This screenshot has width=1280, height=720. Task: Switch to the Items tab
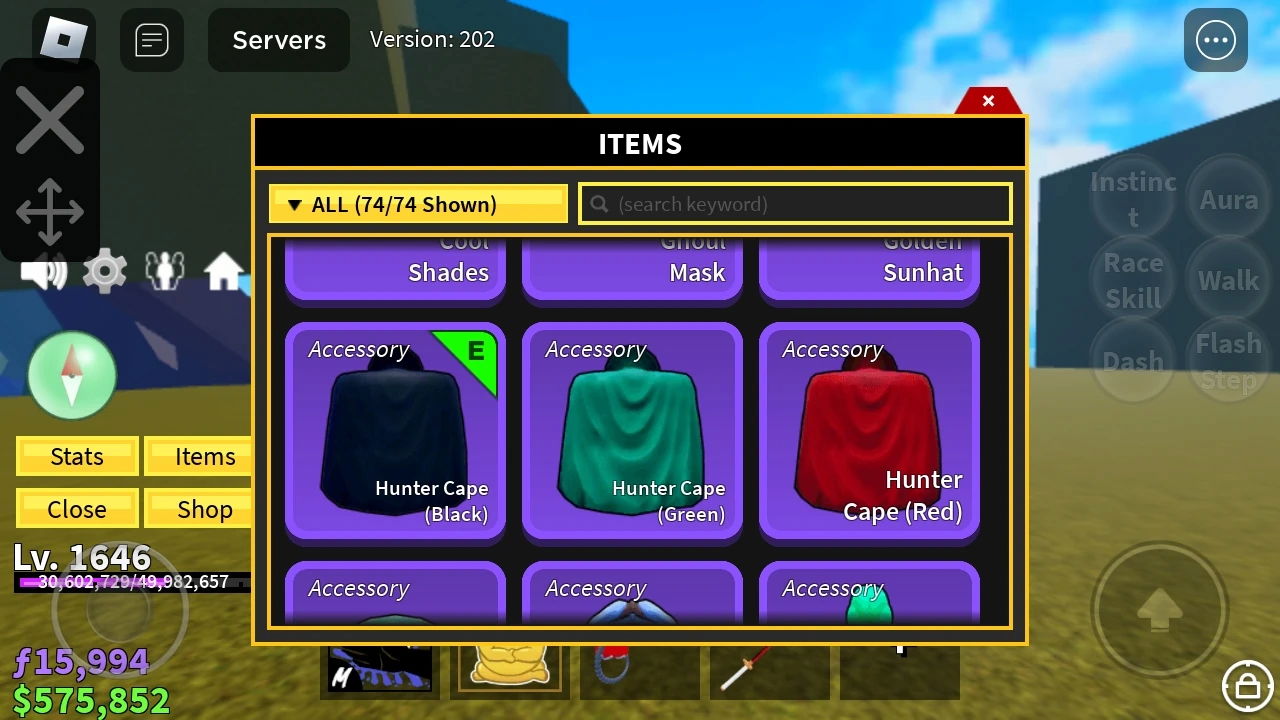coord(198,456)
